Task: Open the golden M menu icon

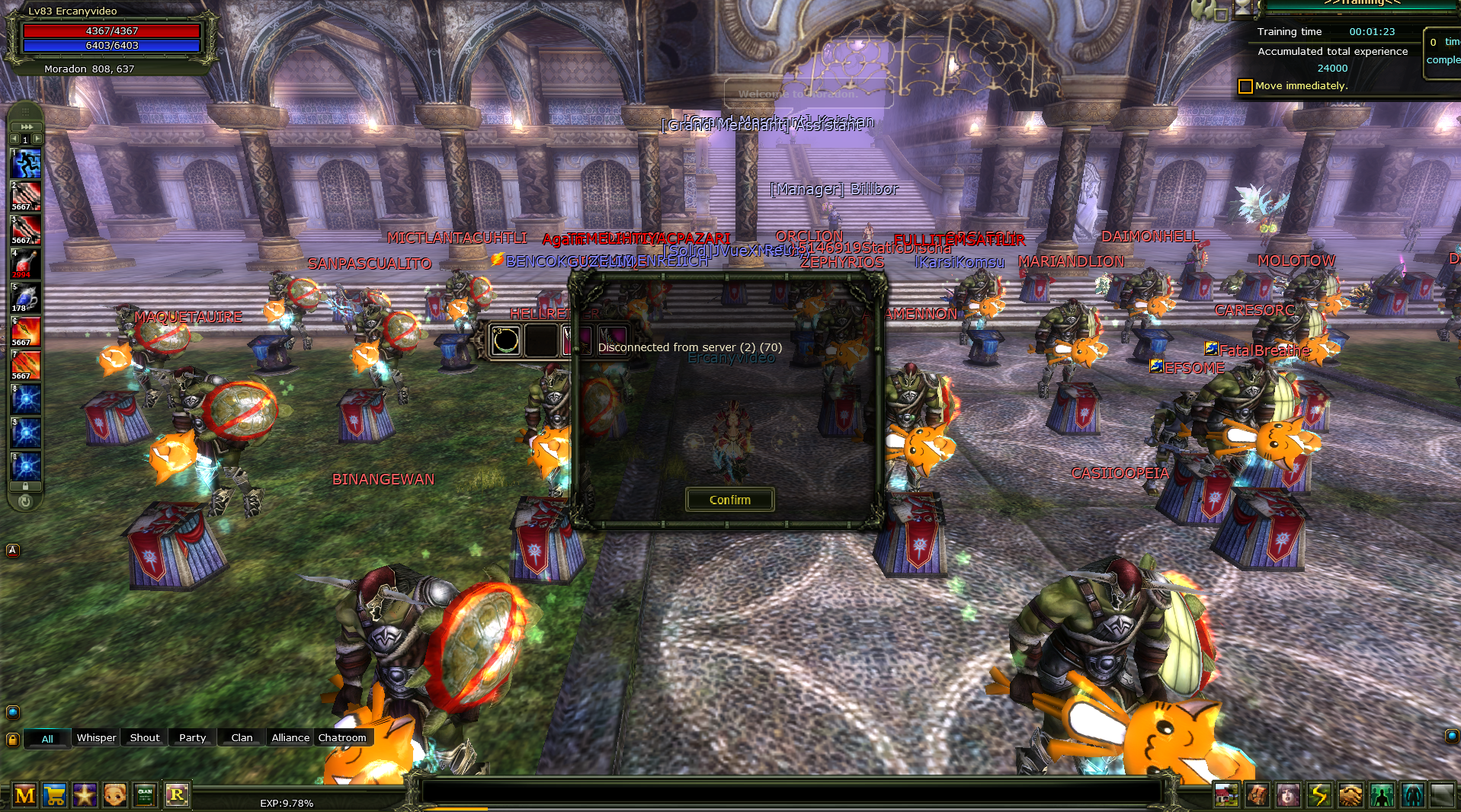Action: 25,795
